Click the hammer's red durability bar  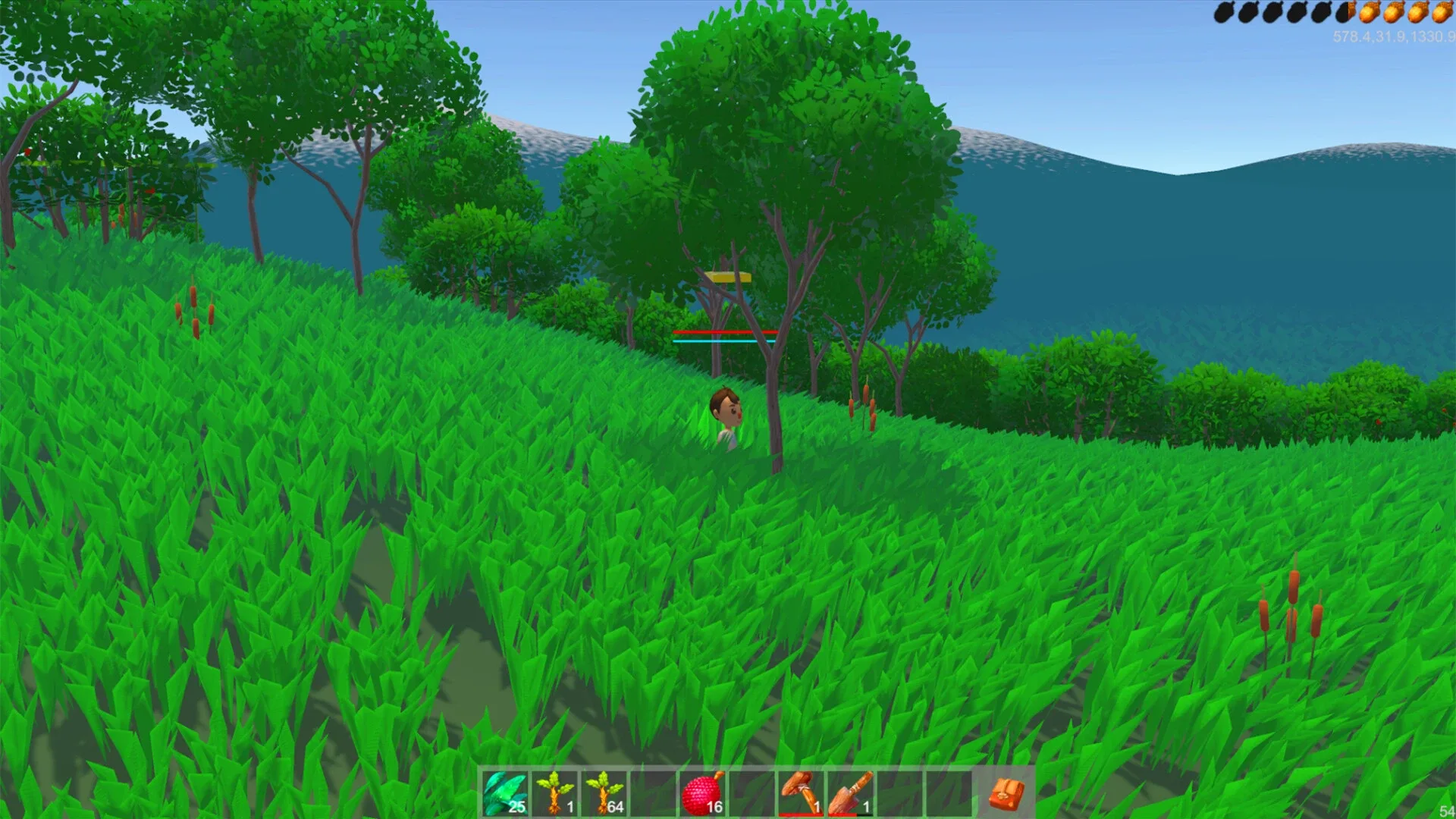pyautogui.click(x=800, y=814)
